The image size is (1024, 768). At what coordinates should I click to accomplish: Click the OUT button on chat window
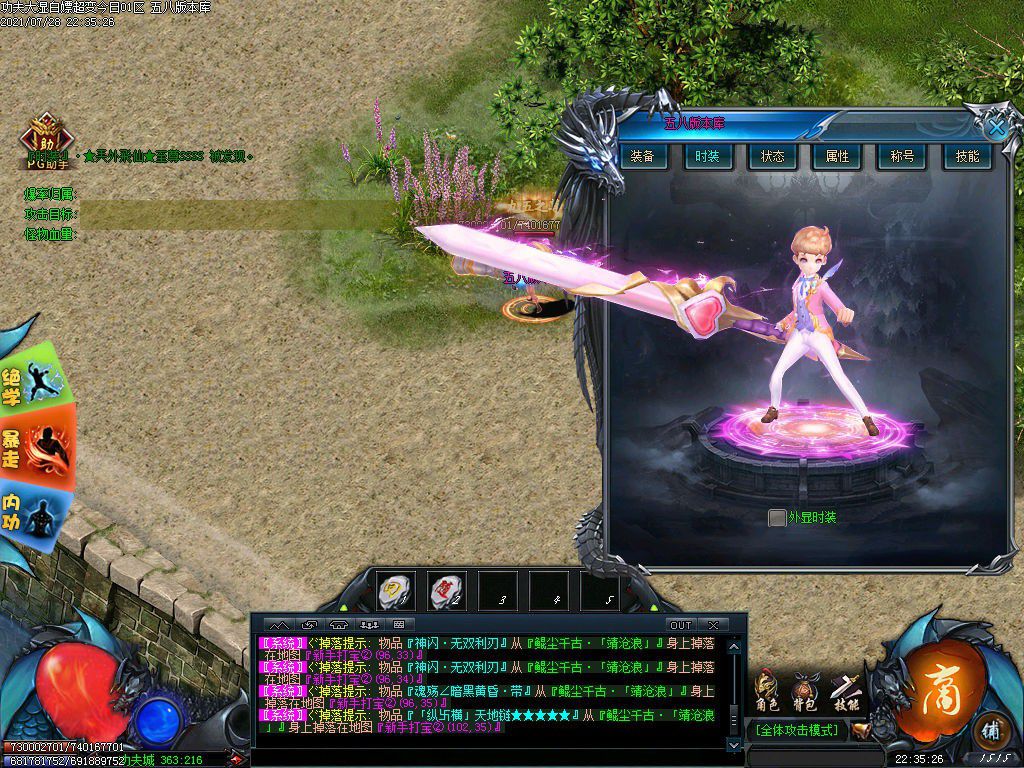[x=680, y=625]
